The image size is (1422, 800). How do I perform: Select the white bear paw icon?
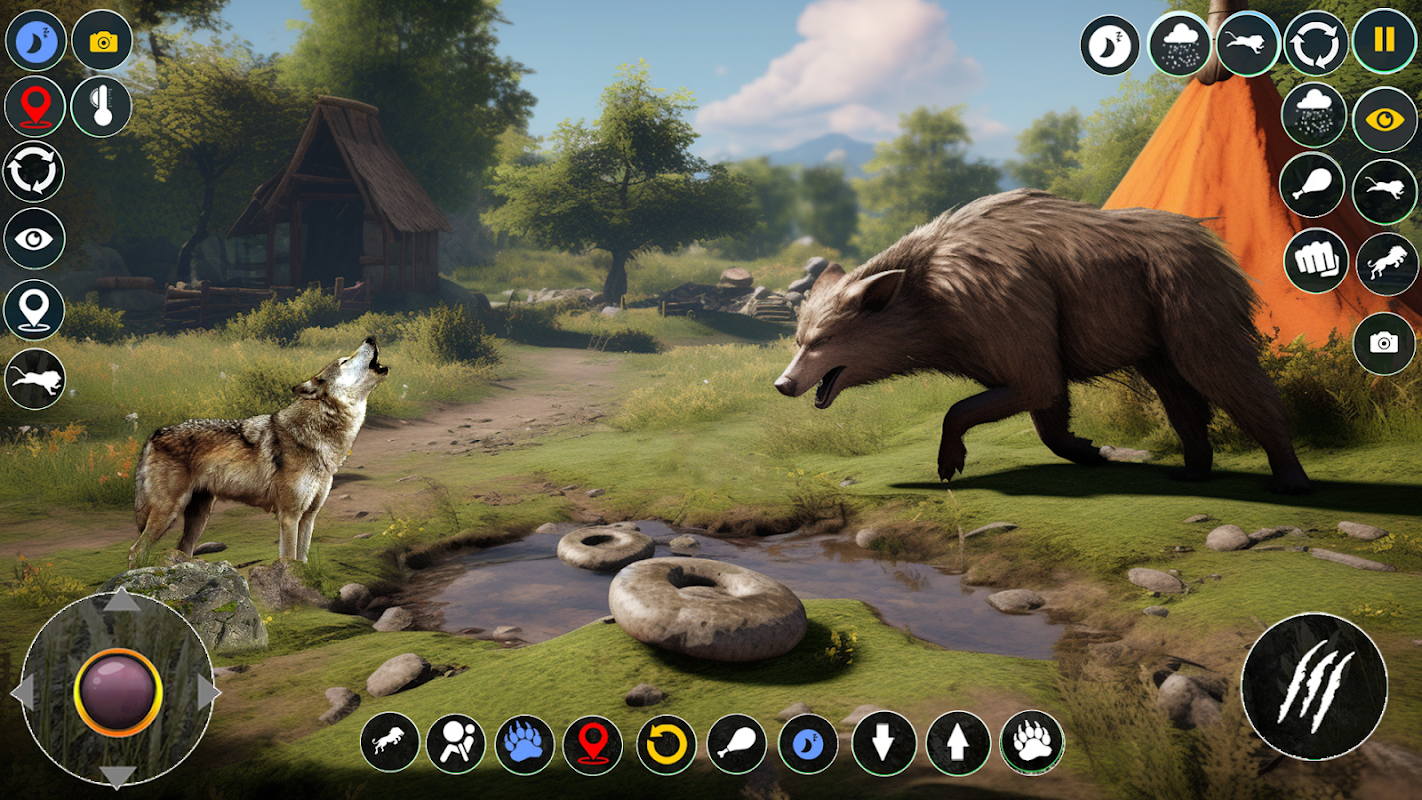pyautogui.click(x=1032, y=742)
